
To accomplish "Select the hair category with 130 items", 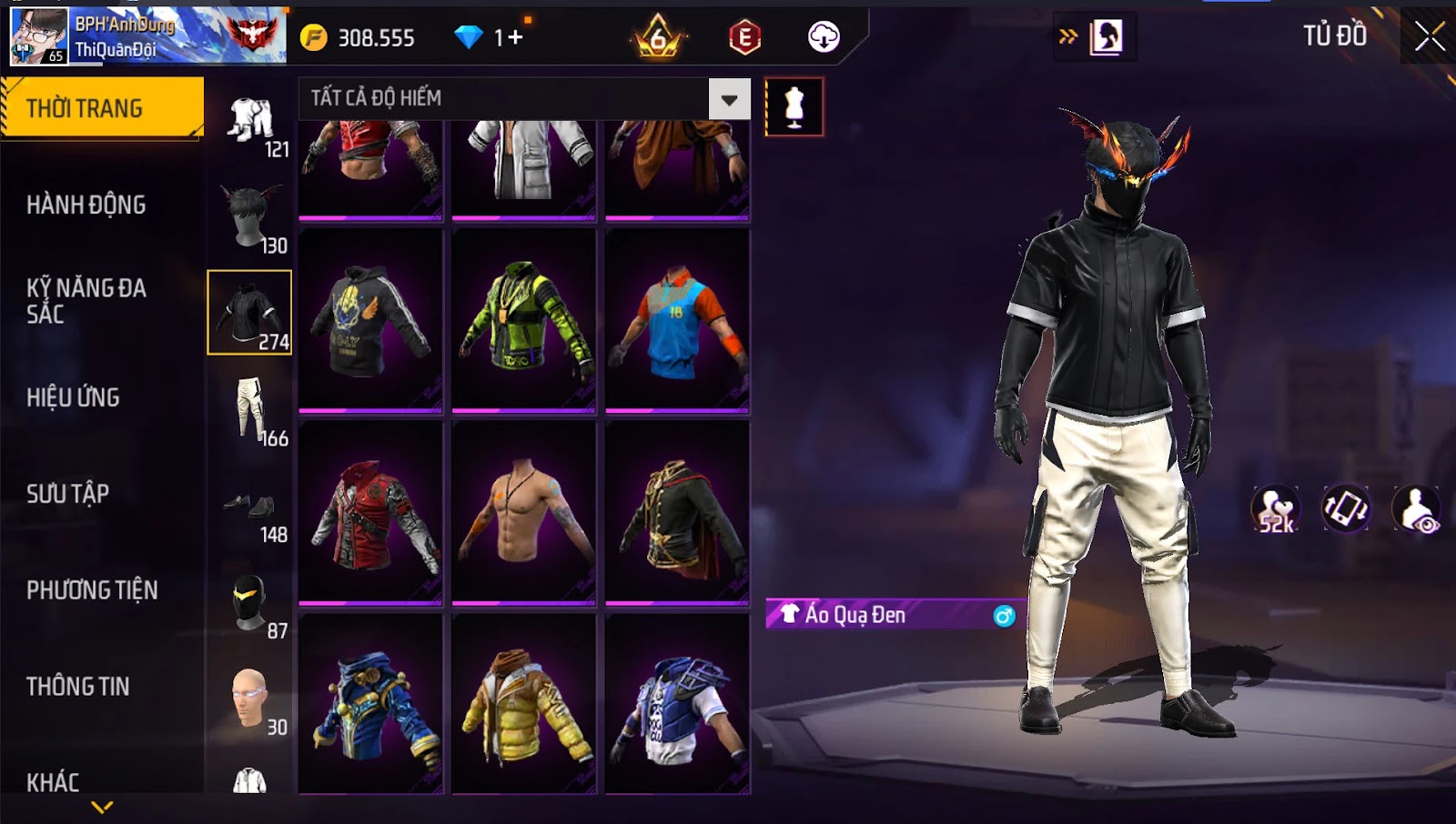I will pos(249,217).
